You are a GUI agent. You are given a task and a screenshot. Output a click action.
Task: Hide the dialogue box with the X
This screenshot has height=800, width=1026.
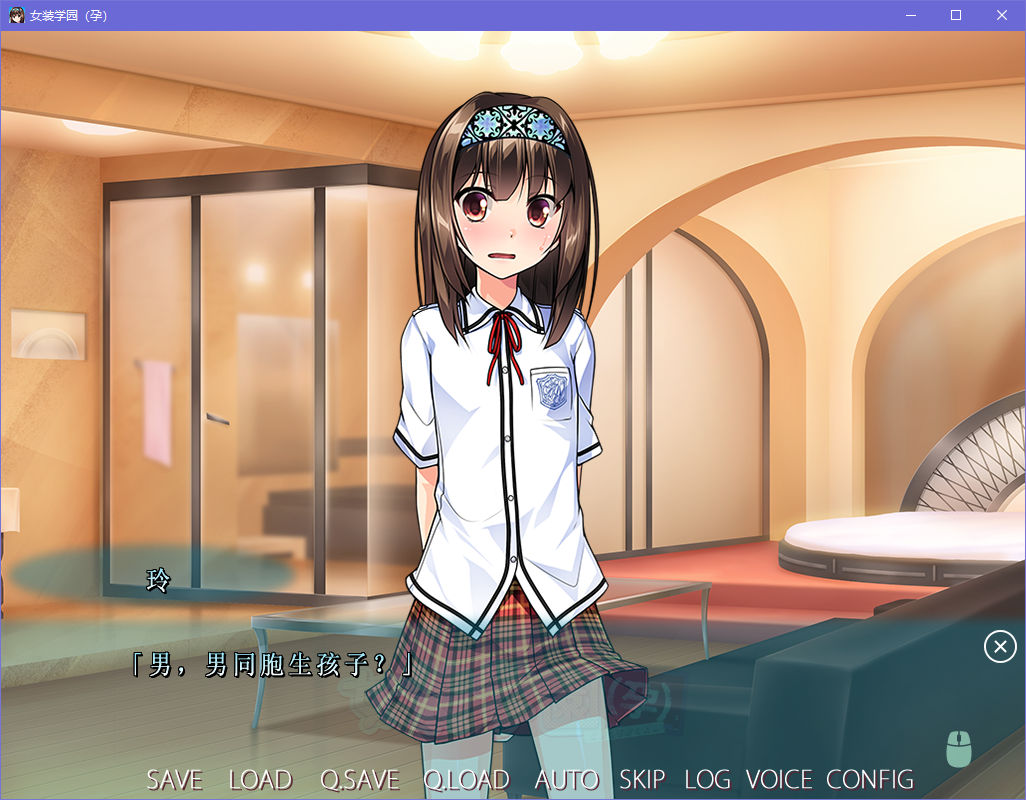(1000, 647)
